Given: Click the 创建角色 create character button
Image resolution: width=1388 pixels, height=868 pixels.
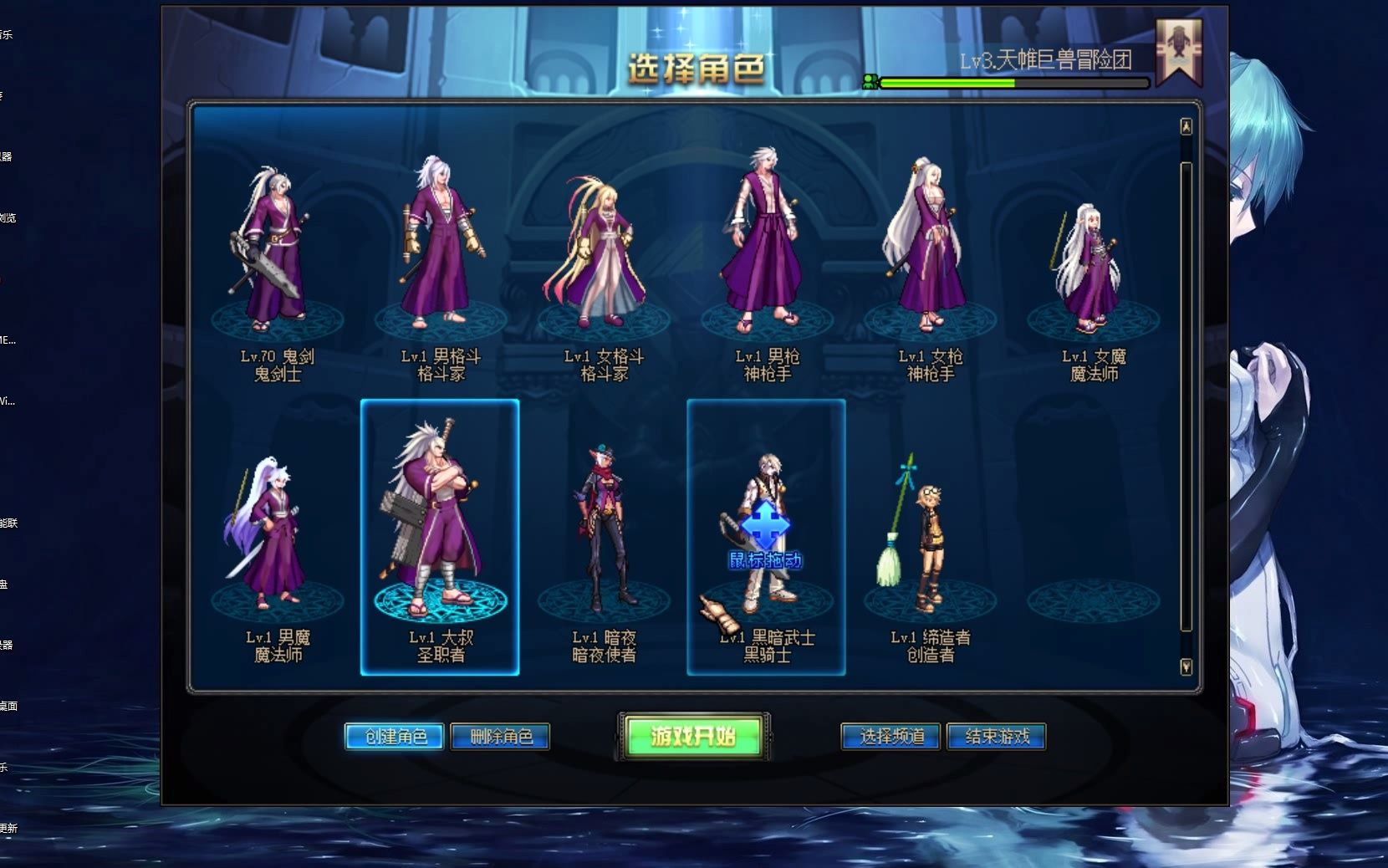Looking at the screenshot, I should tap(395, 737).
